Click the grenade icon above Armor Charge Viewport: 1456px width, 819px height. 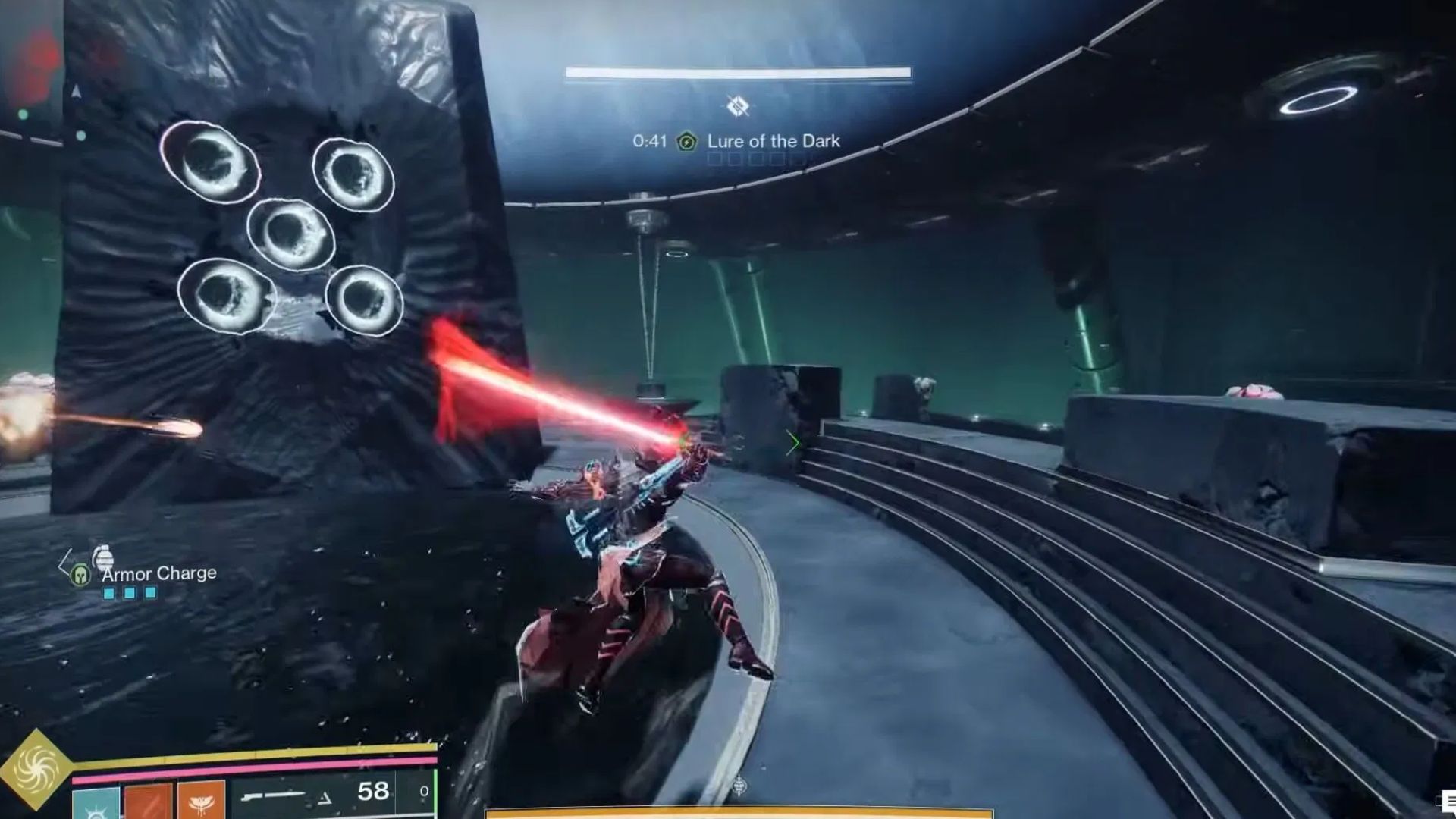(x=104, y=557)
